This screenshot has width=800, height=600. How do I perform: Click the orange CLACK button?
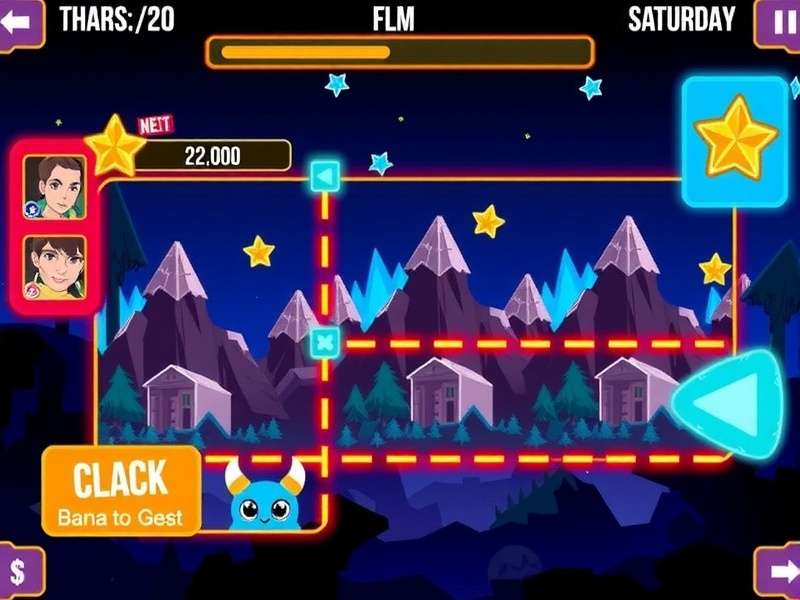click(x=121, y=490)
